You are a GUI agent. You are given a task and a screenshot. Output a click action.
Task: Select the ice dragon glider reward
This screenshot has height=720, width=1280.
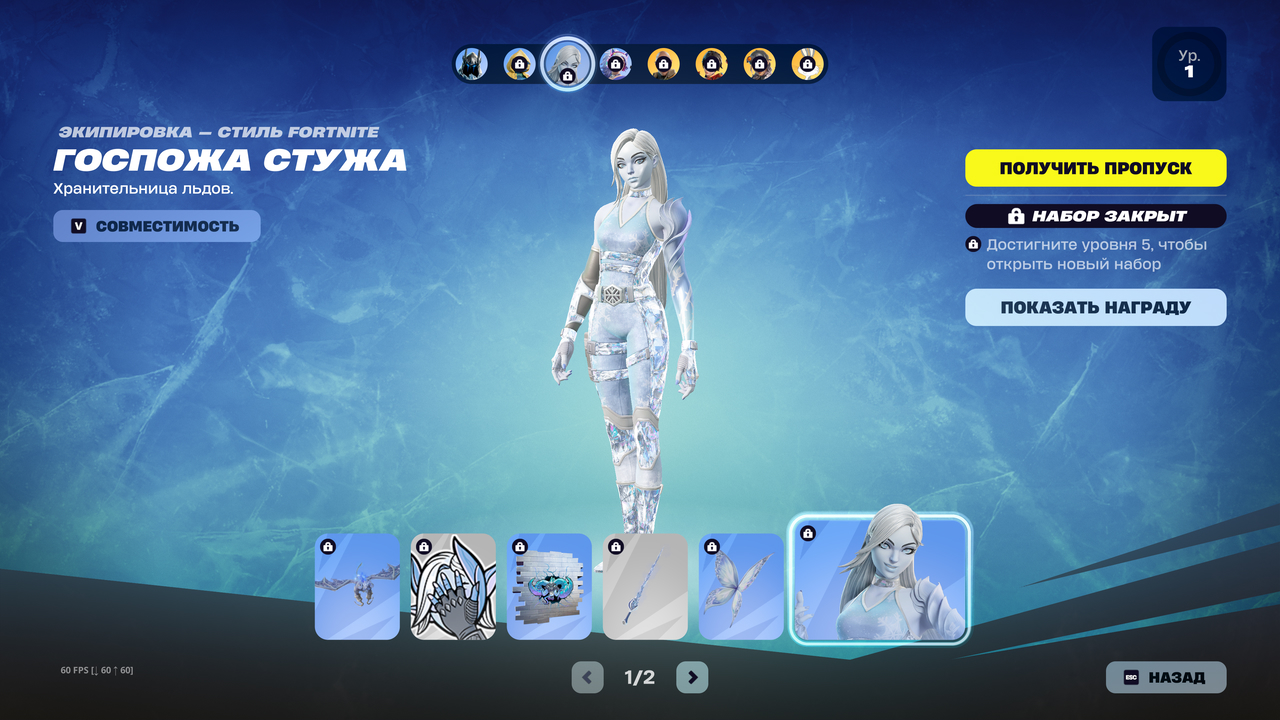357,586
